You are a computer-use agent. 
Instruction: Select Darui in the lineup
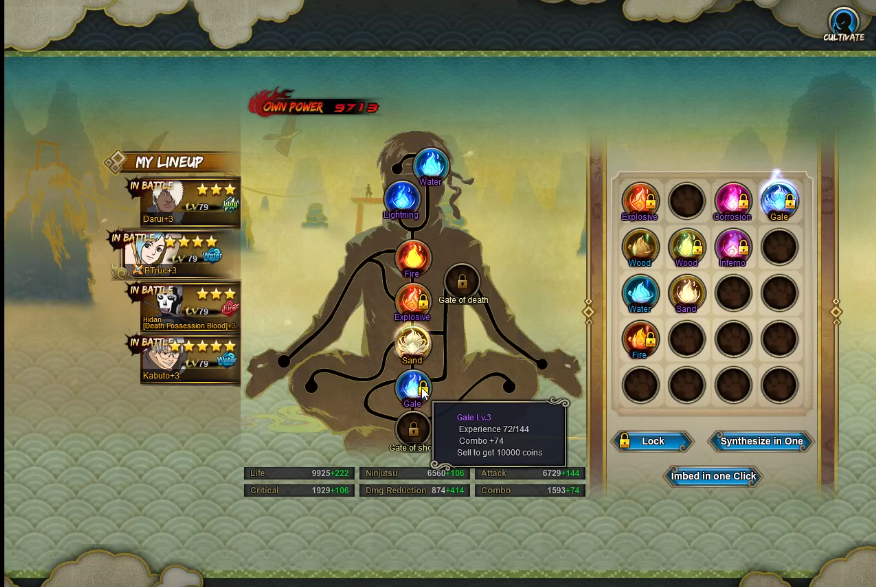pyautogui.click(x=188, y=203)
